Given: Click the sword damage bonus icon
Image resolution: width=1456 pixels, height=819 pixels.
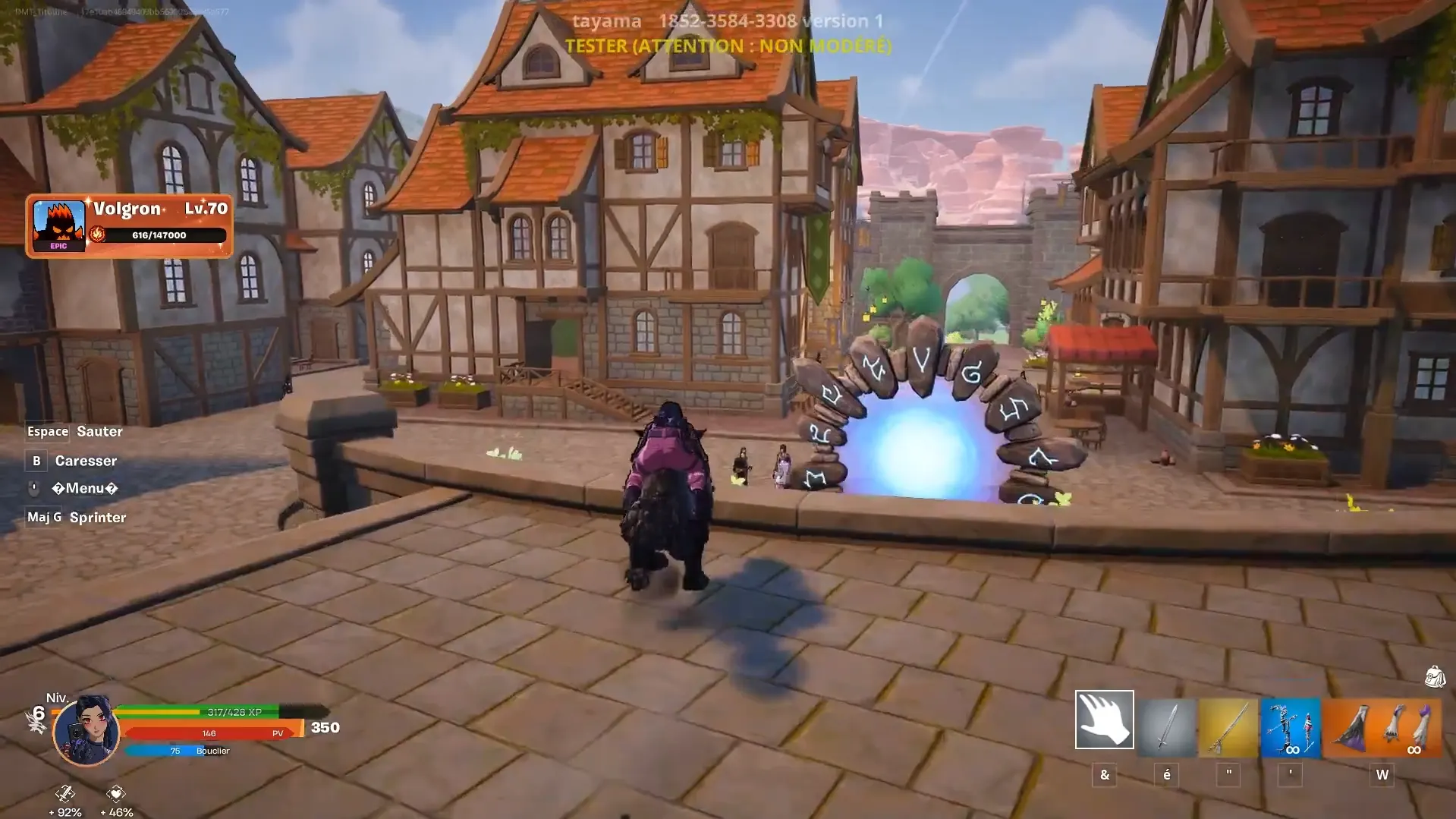Looking at the screenshot, I should (x=65, y=794).
